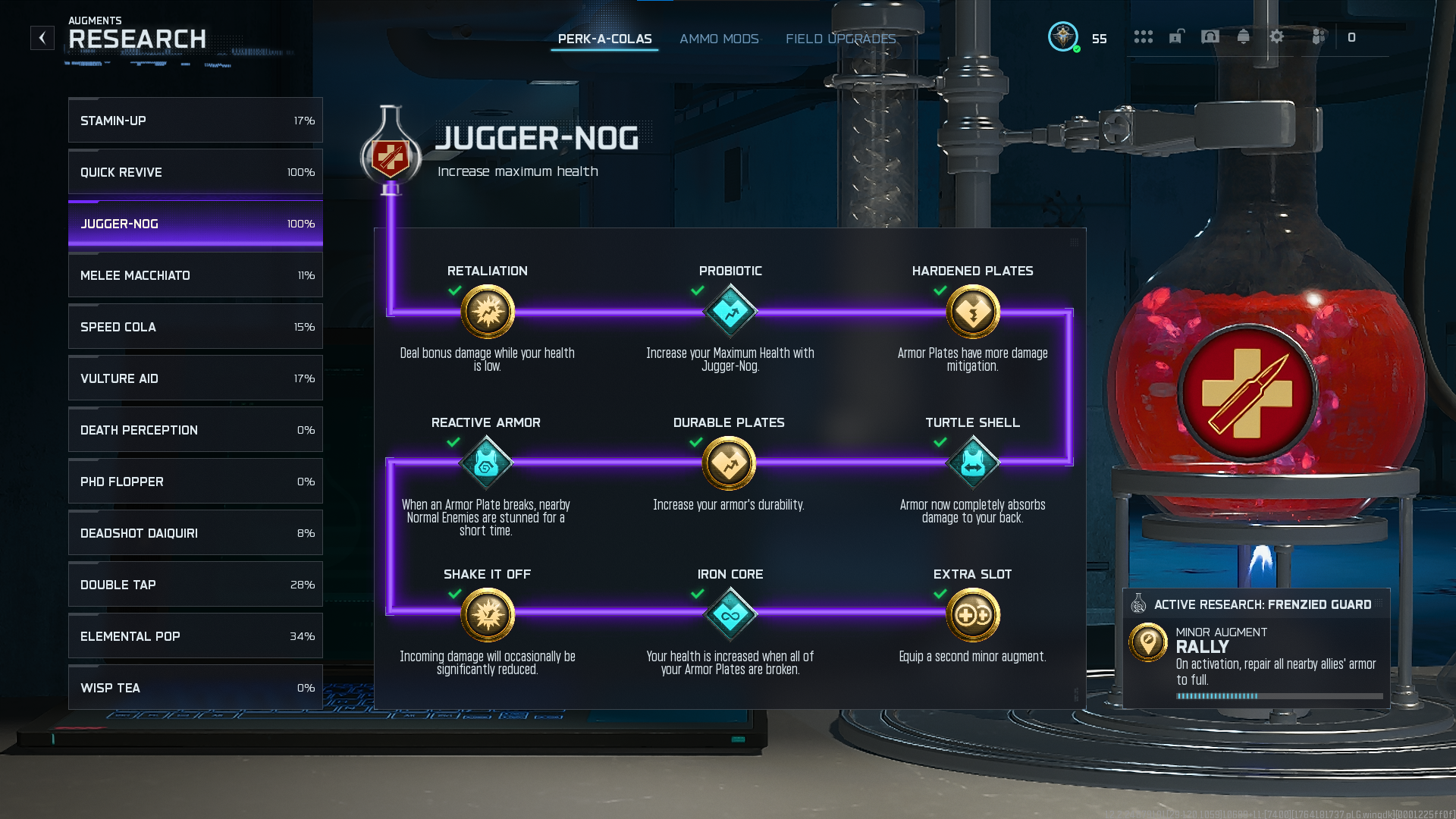Switch to the Ammo Mods tab
Screen dimensions: 1456x819
point(719,39)
